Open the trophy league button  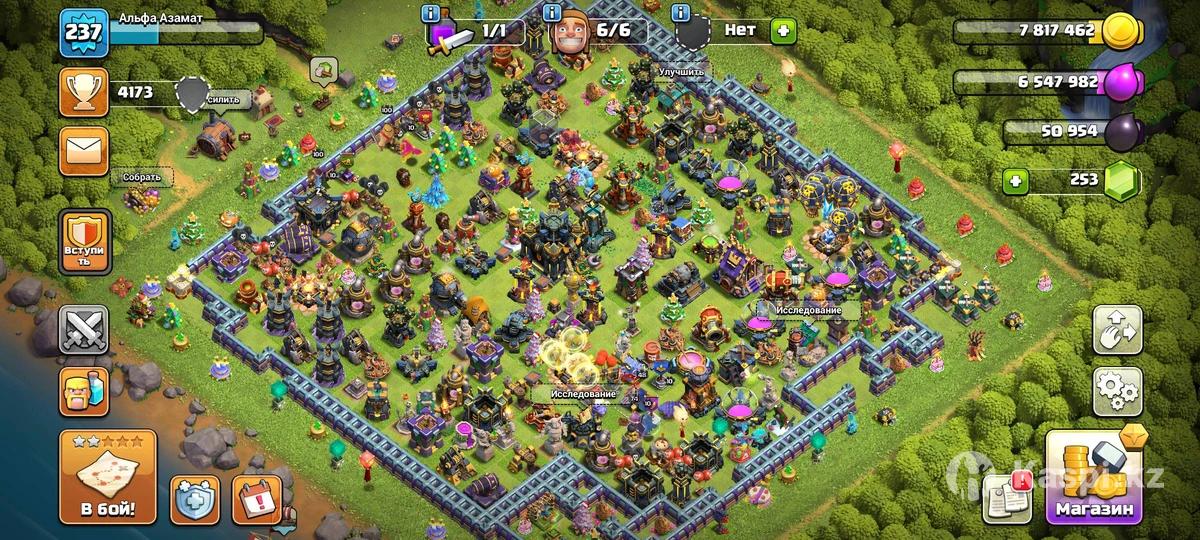tap(83, 94)
